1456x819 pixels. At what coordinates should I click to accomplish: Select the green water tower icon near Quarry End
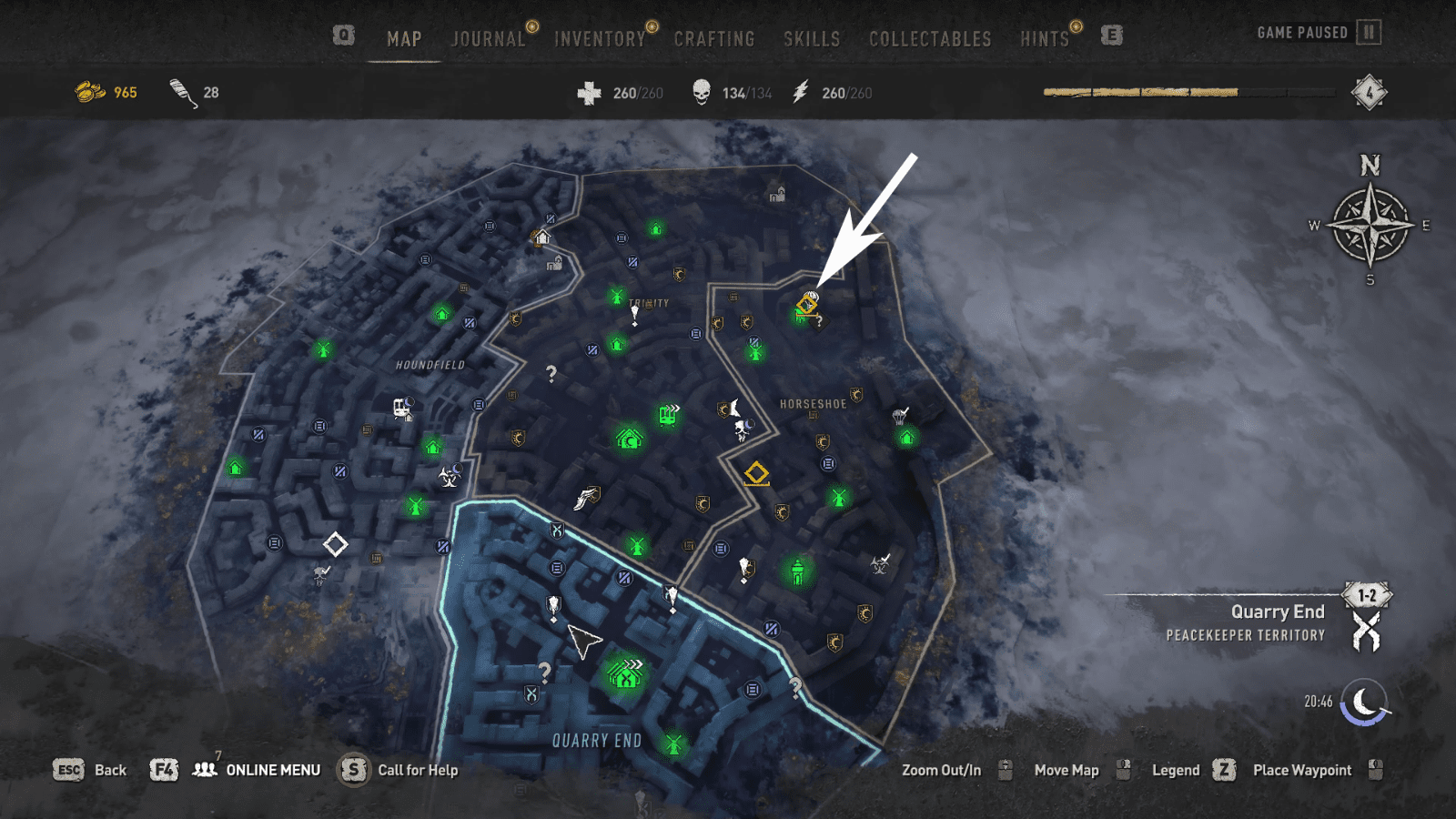click(796, 571)
